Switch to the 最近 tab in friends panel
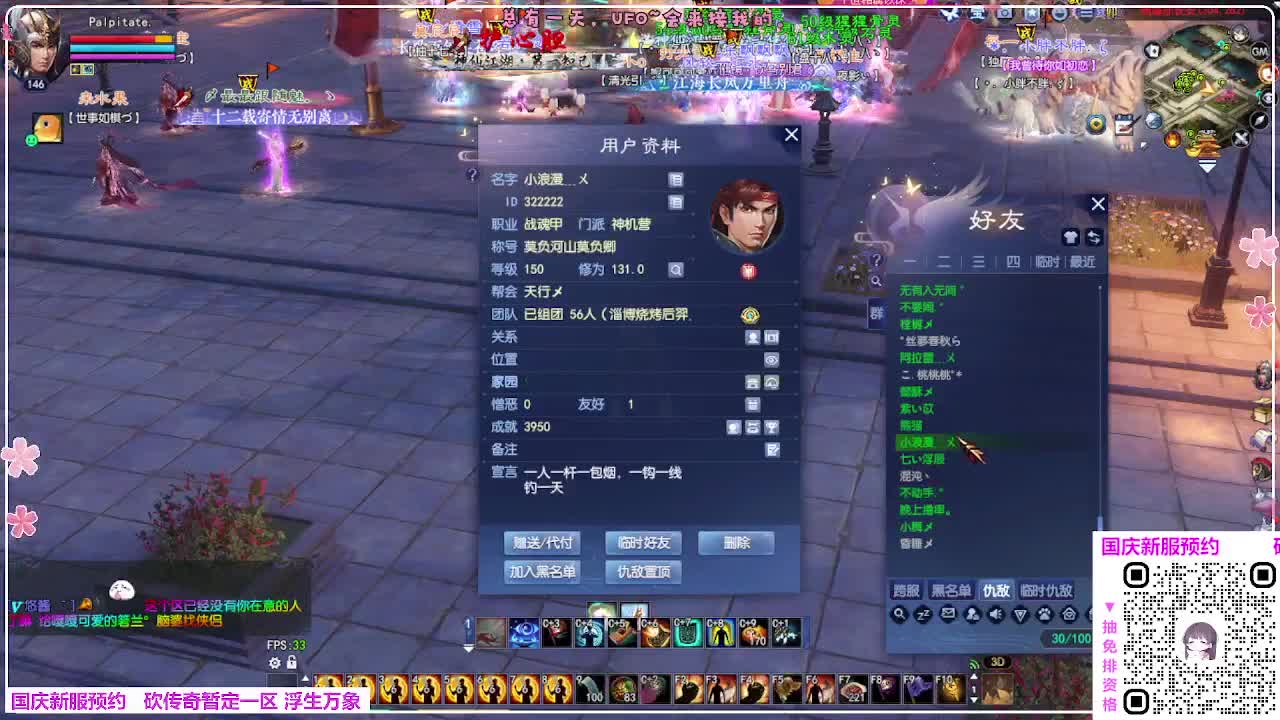The width and height of the screenshot is (1280, 720). [x=1083, y=261]
